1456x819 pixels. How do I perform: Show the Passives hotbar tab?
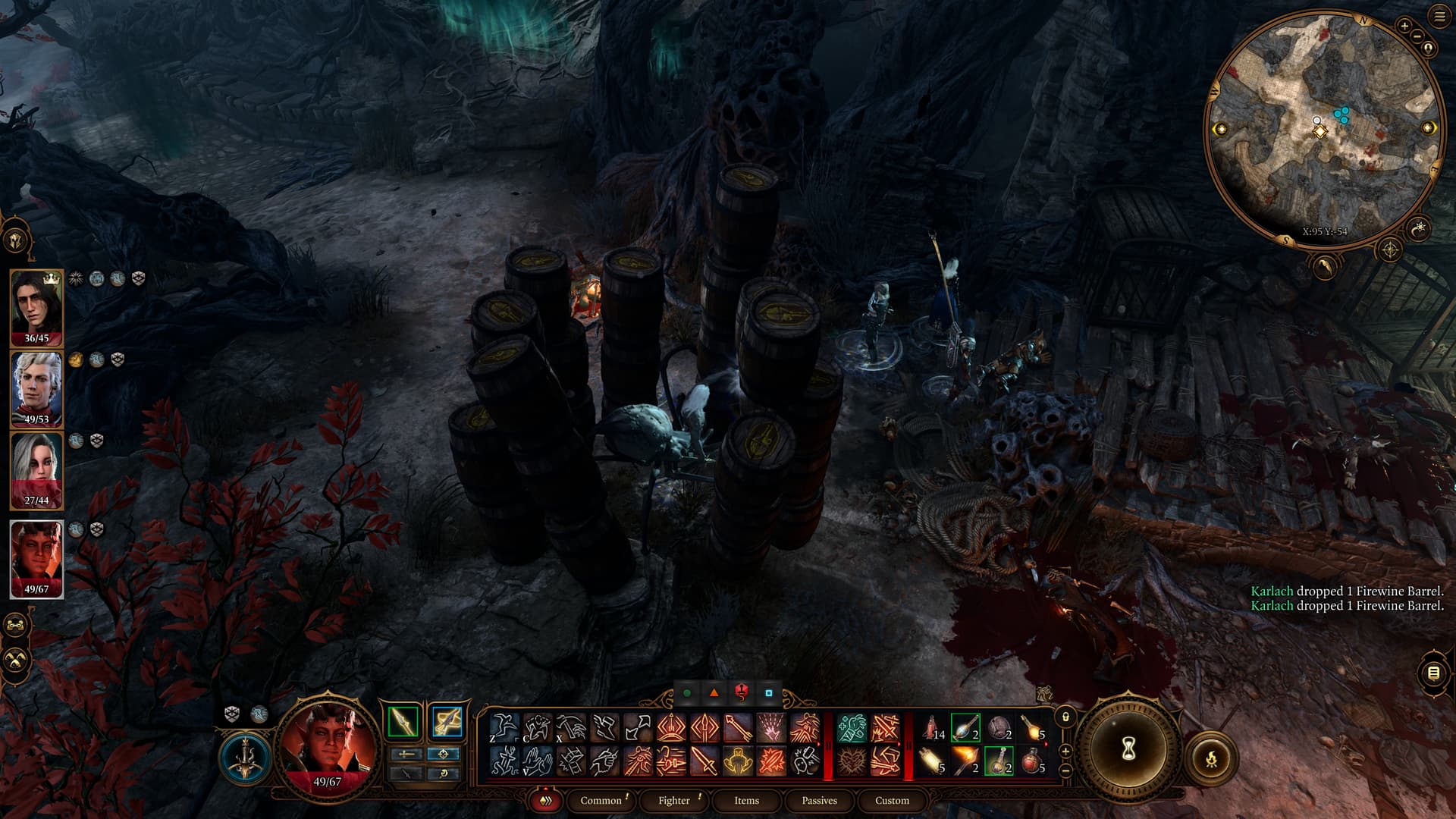coord(819,800)
